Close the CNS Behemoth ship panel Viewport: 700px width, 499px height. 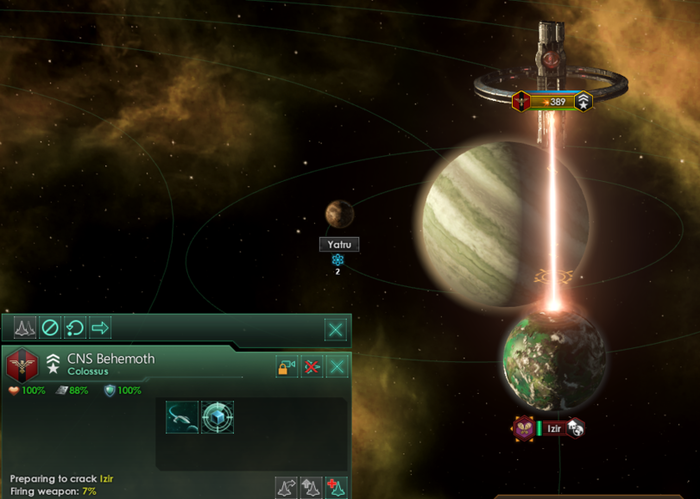[x=339, y=367]
